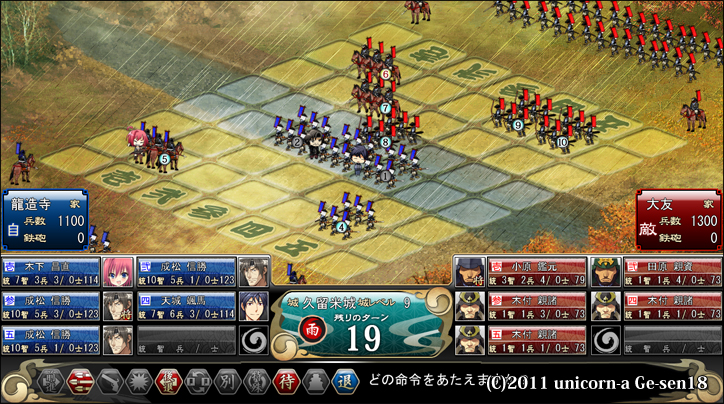
Task: Choose the 別 command icon
Action: click(x=227, y=383)
